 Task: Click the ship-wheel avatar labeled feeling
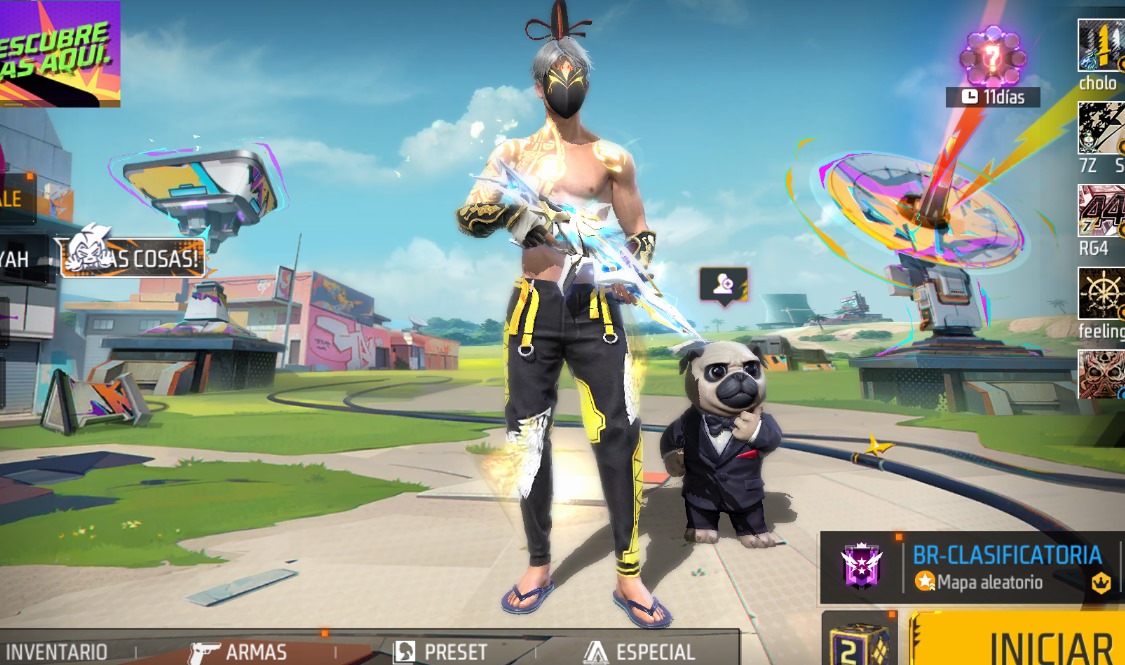click(x=1100, y=292)
